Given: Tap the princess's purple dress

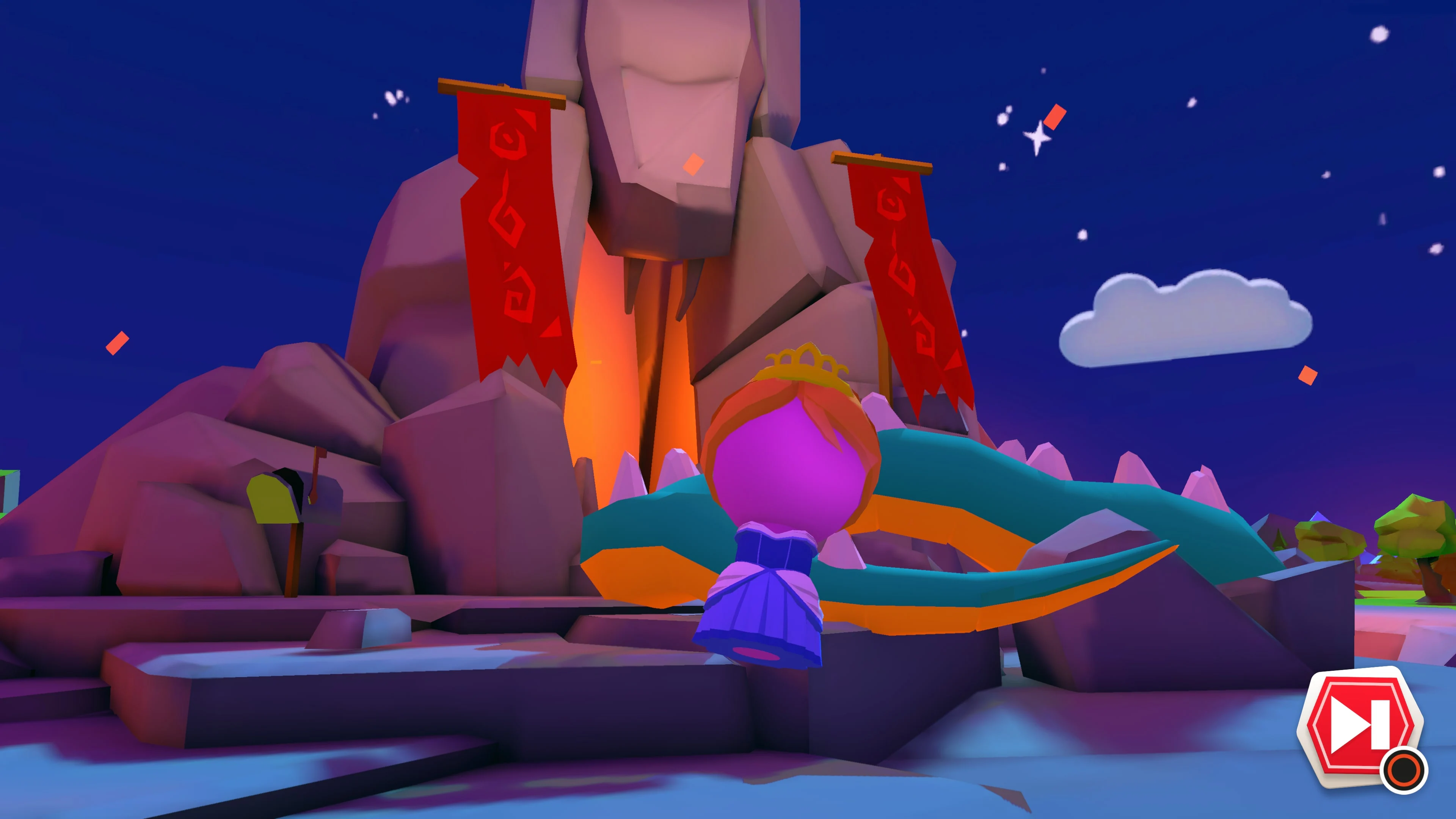Looking at the screenshot, I should tap(763, 610).
